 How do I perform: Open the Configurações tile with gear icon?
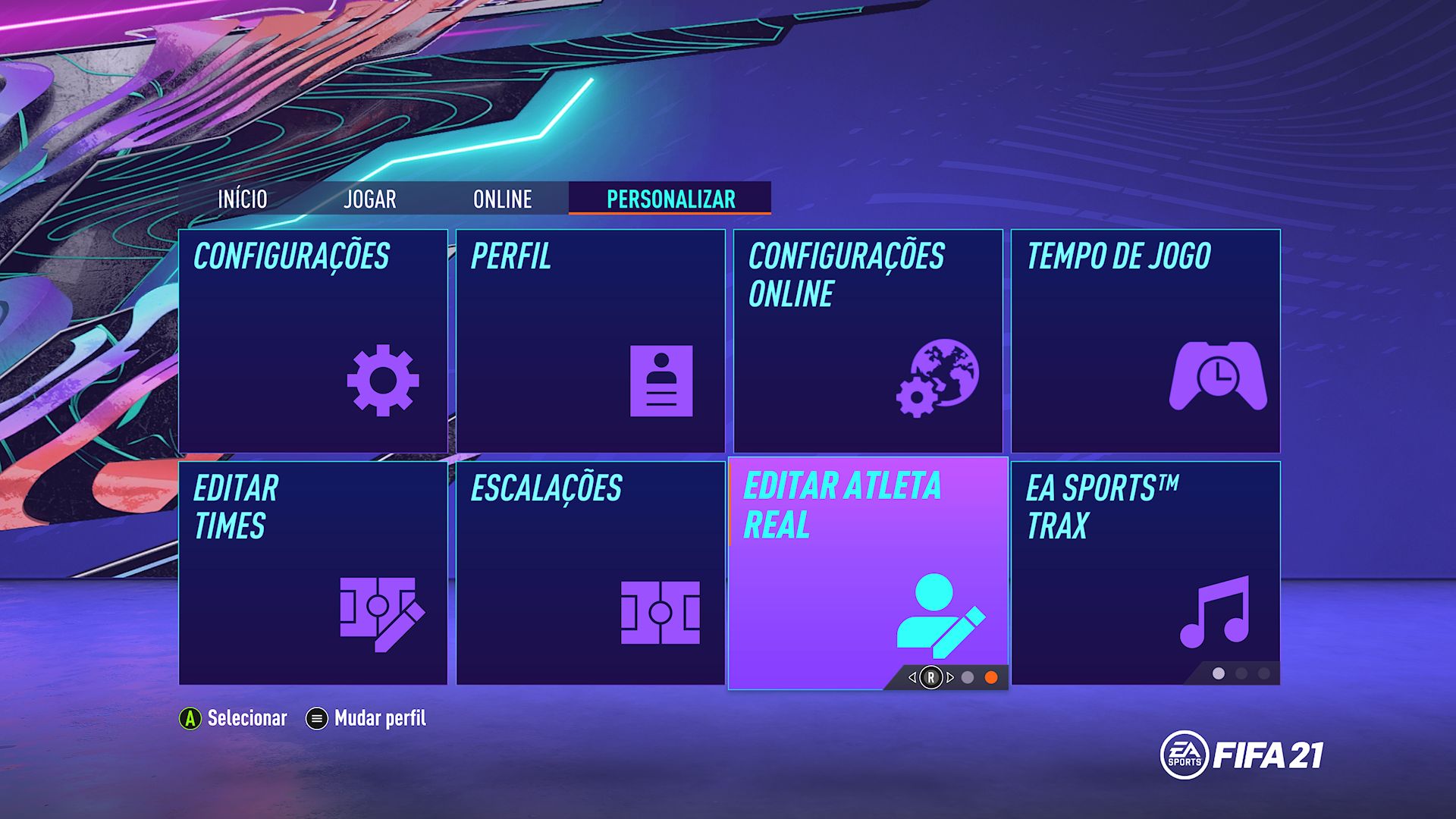313,341
